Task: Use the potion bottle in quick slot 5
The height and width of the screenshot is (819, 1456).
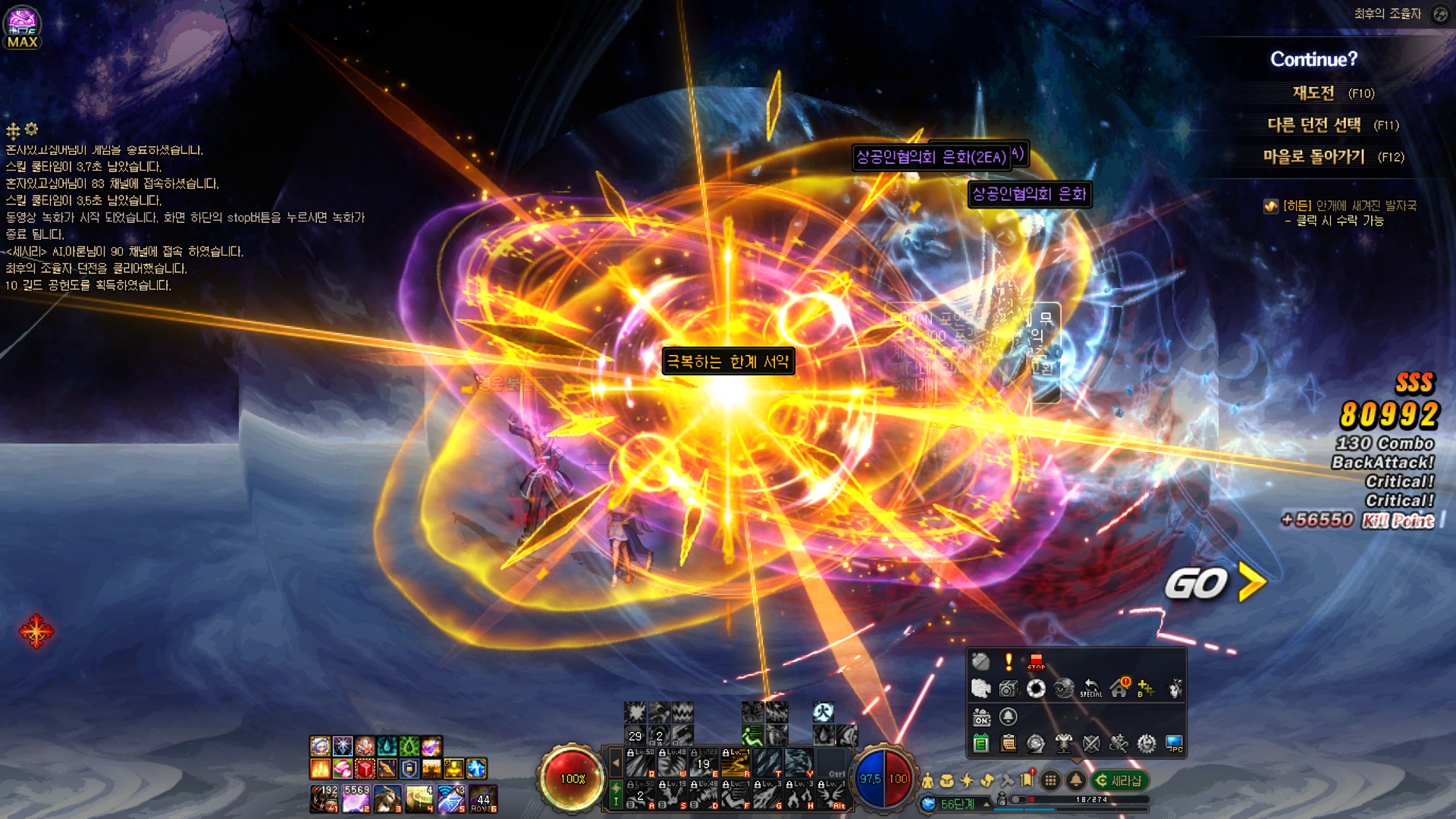Action: (451, 799)
